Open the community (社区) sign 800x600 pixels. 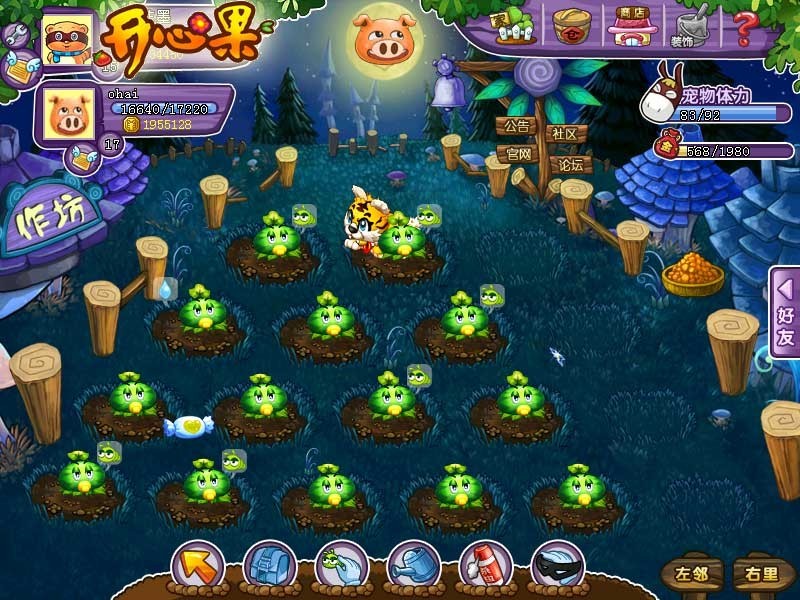[565, 133]
